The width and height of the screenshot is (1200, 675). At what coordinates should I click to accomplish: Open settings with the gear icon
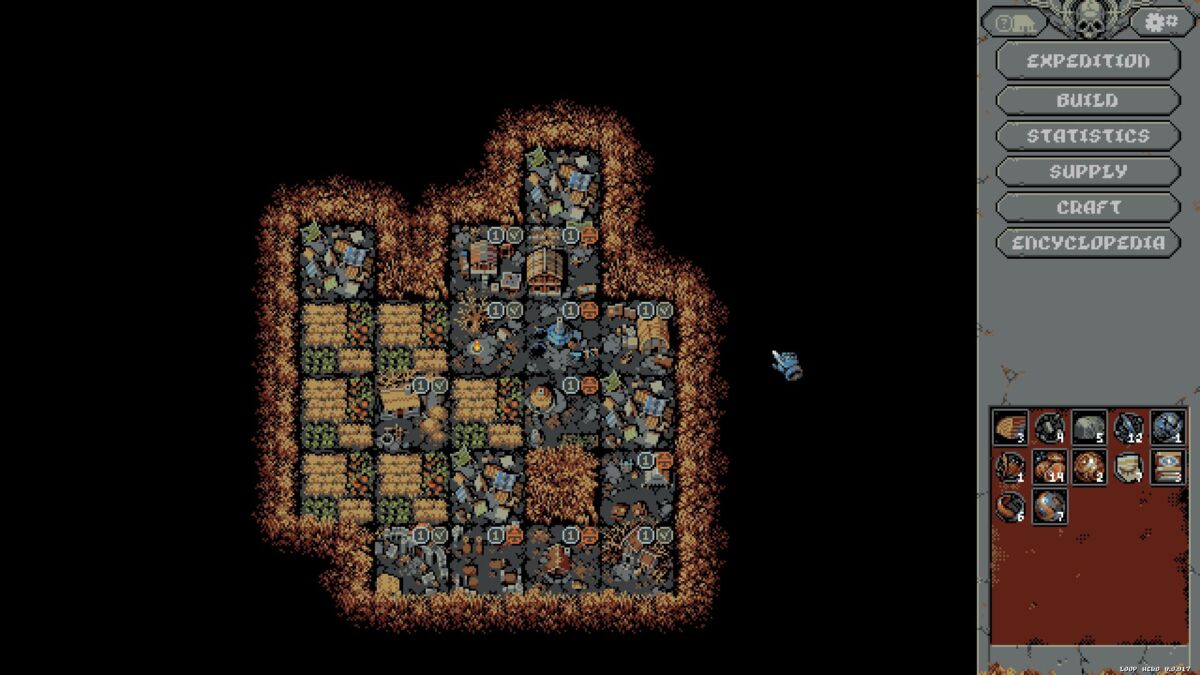(x=1162, y=21)
